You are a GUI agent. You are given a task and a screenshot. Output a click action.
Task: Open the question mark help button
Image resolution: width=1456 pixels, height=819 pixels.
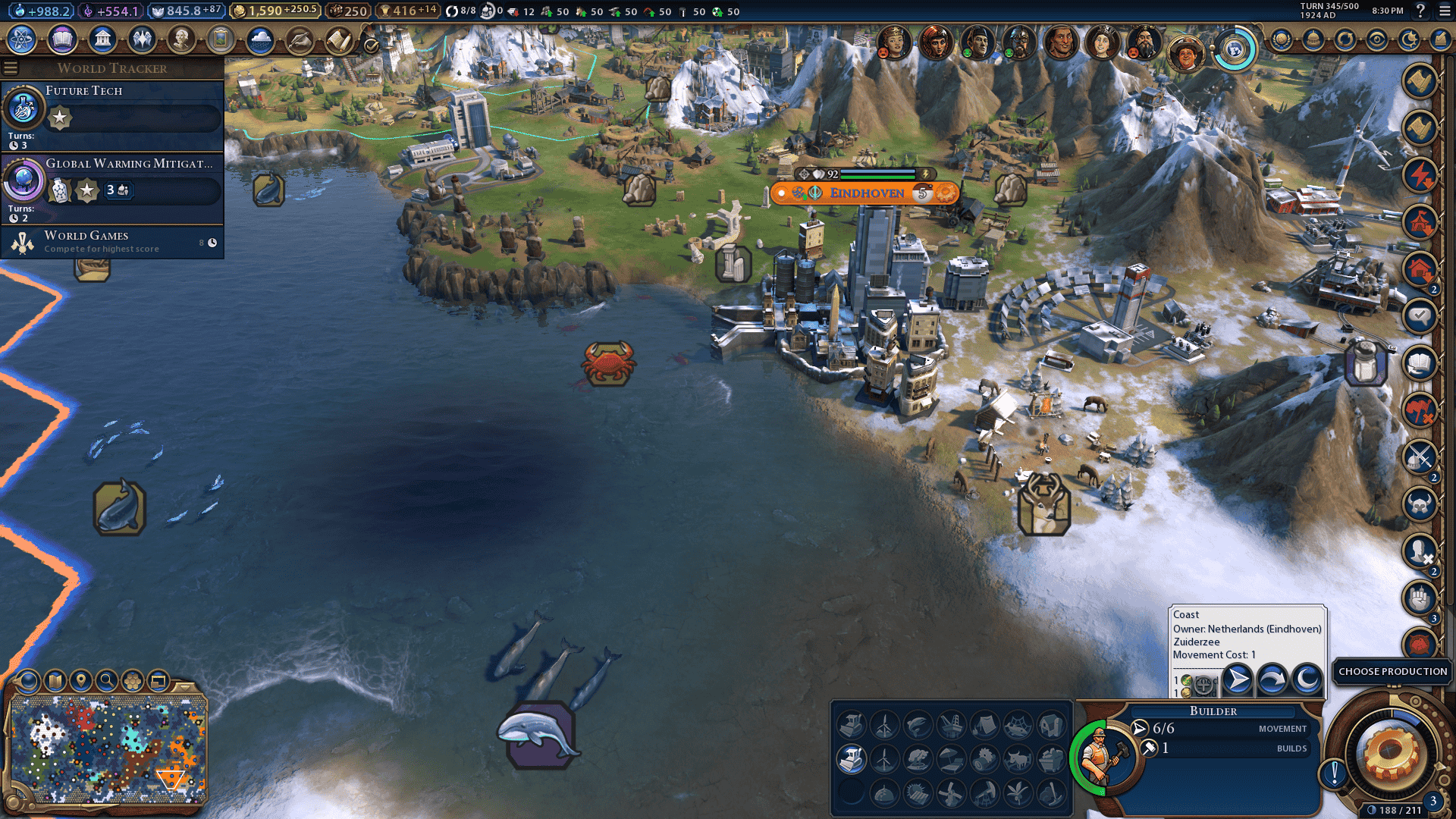[x=1420, y=11]
